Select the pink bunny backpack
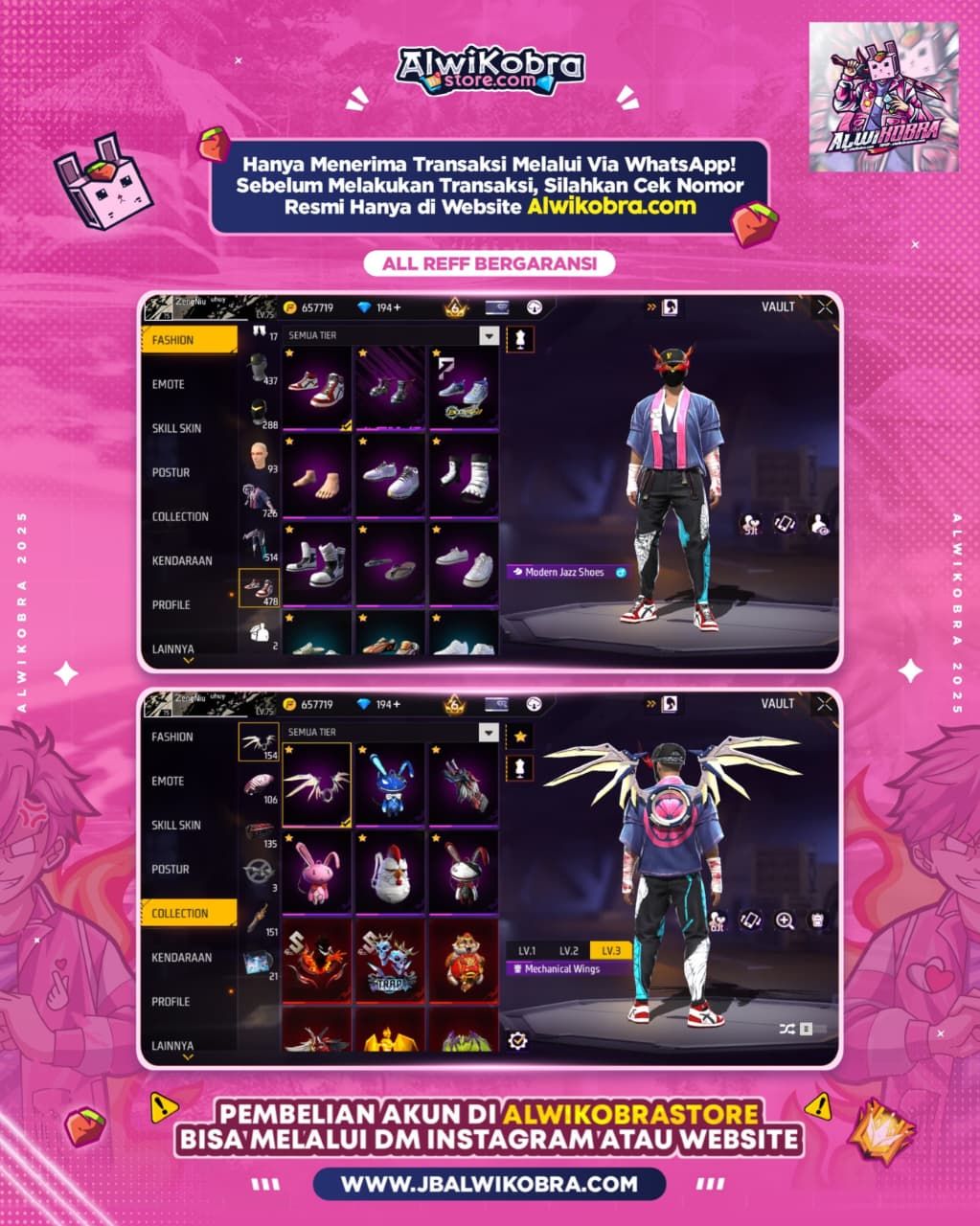The width and height of the screenshot is (980, 1226). click(316, 874)
